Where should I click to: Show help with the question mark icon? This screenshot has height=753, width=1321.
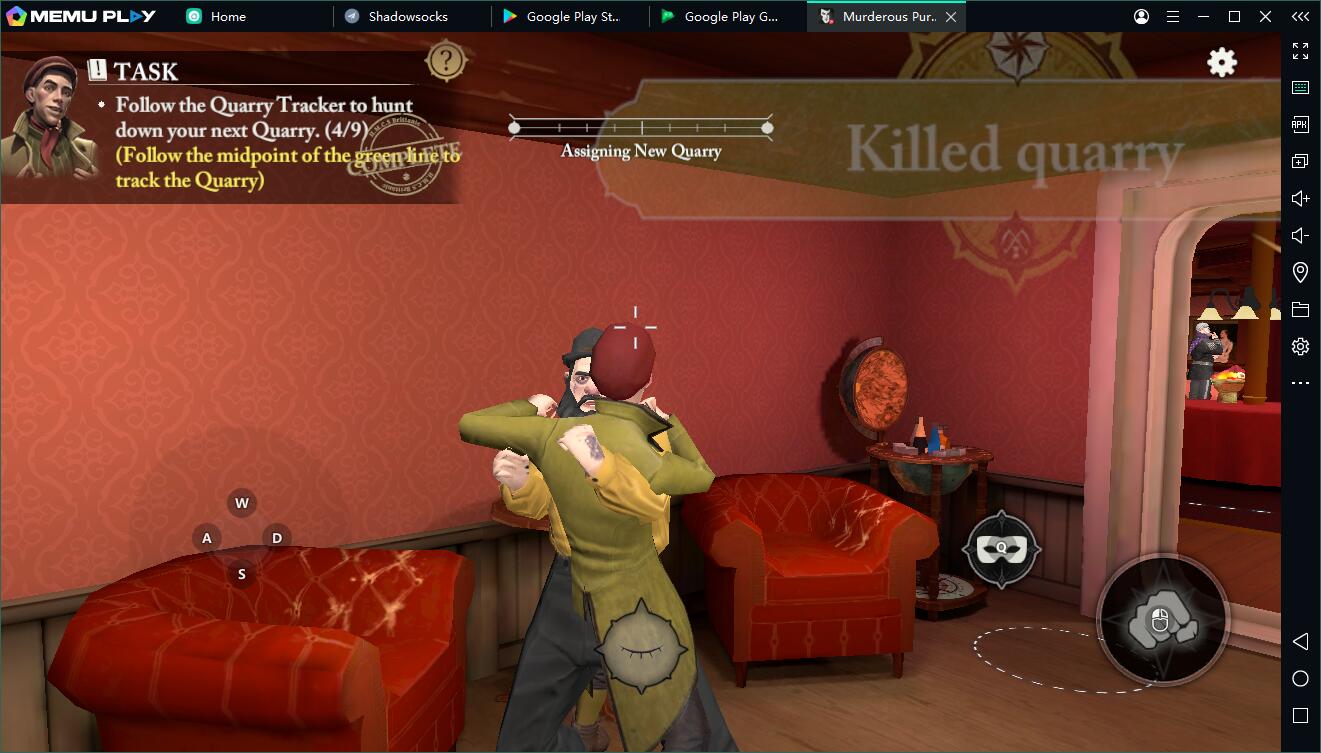point(446,61)
